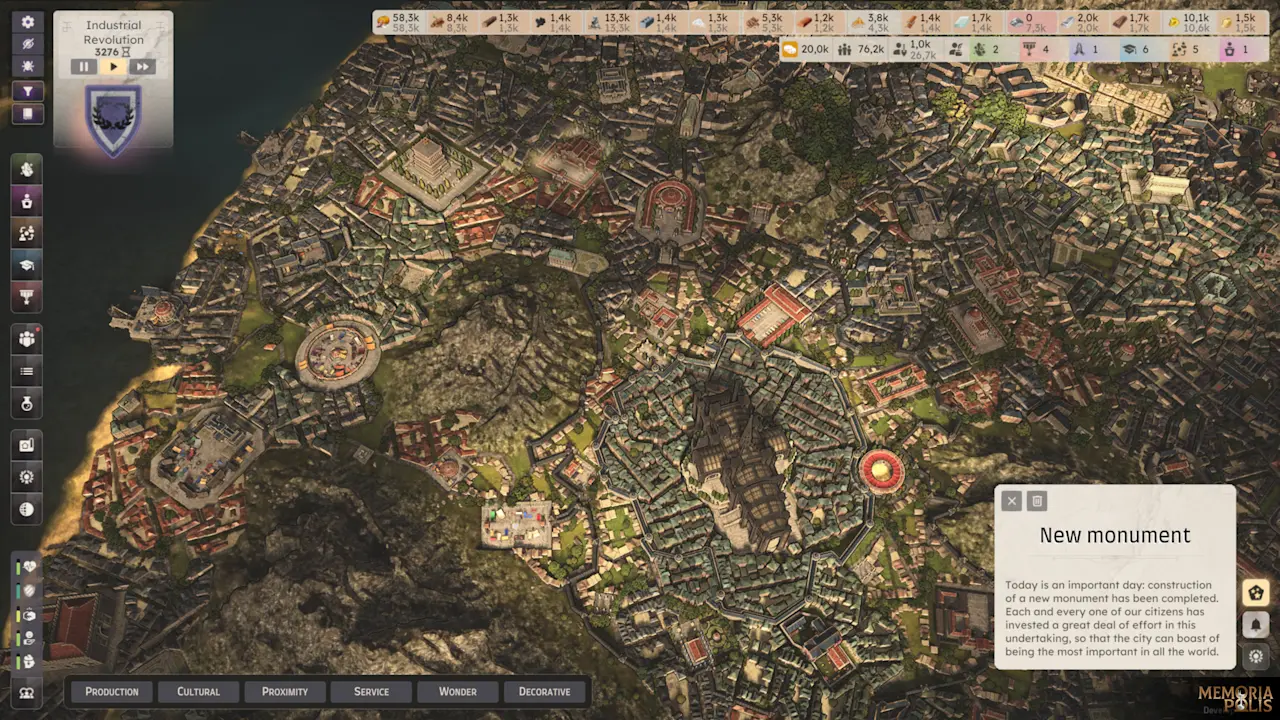The height and width of the screenshot is (720, 1280).
Task: Click the funnel filter icon
Action: point(27,91)
